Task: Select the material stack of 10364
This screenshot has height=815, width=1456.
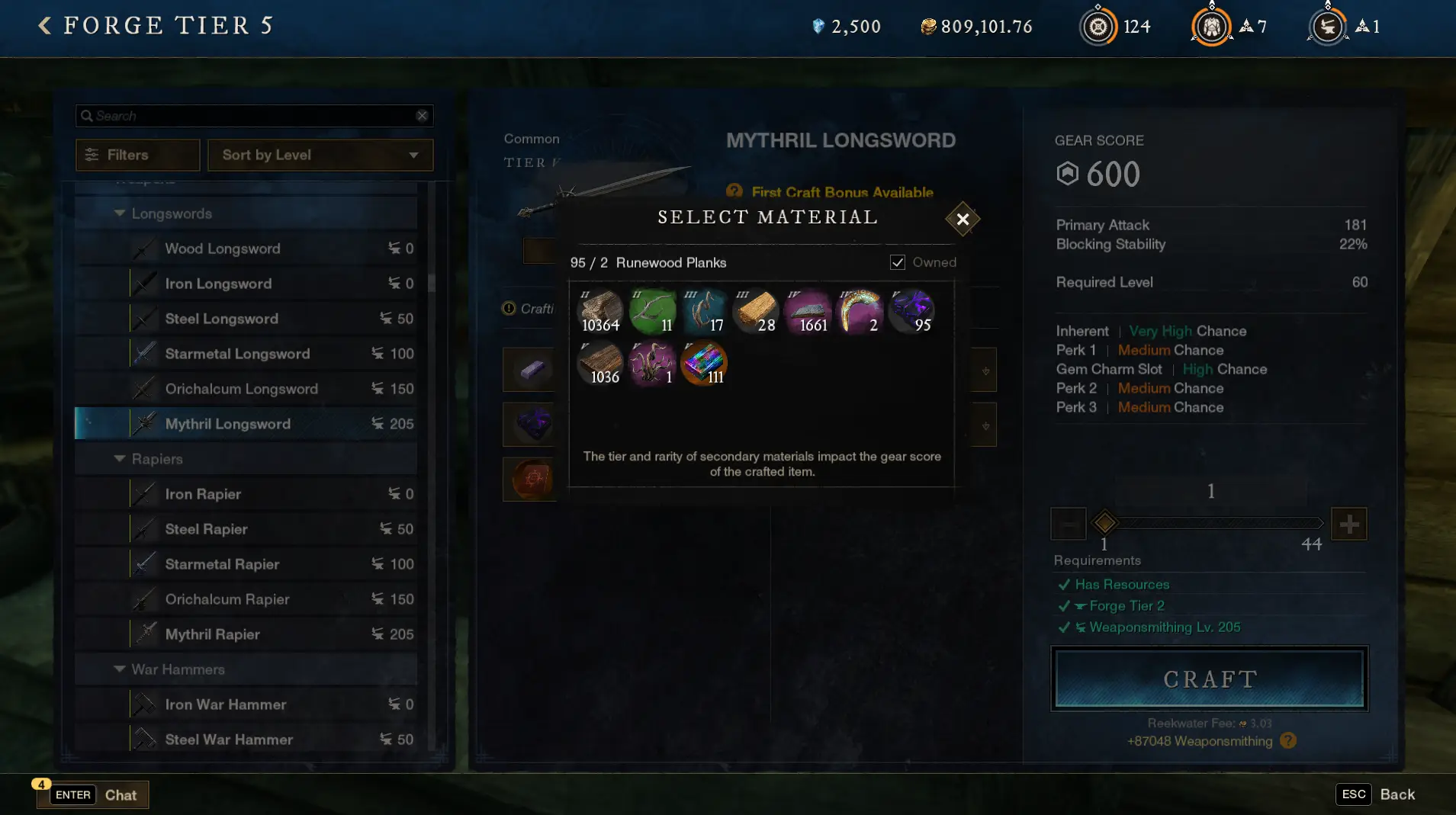Action: pos(600,311)
